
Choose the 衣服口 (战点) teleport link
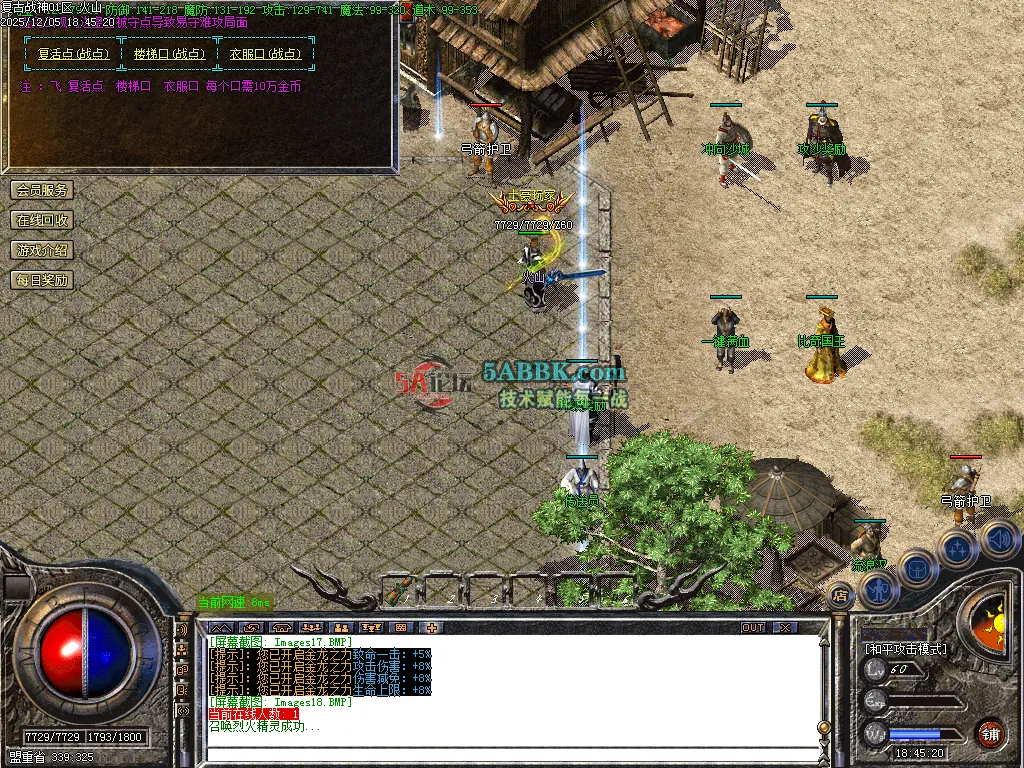tap(264, 54)
